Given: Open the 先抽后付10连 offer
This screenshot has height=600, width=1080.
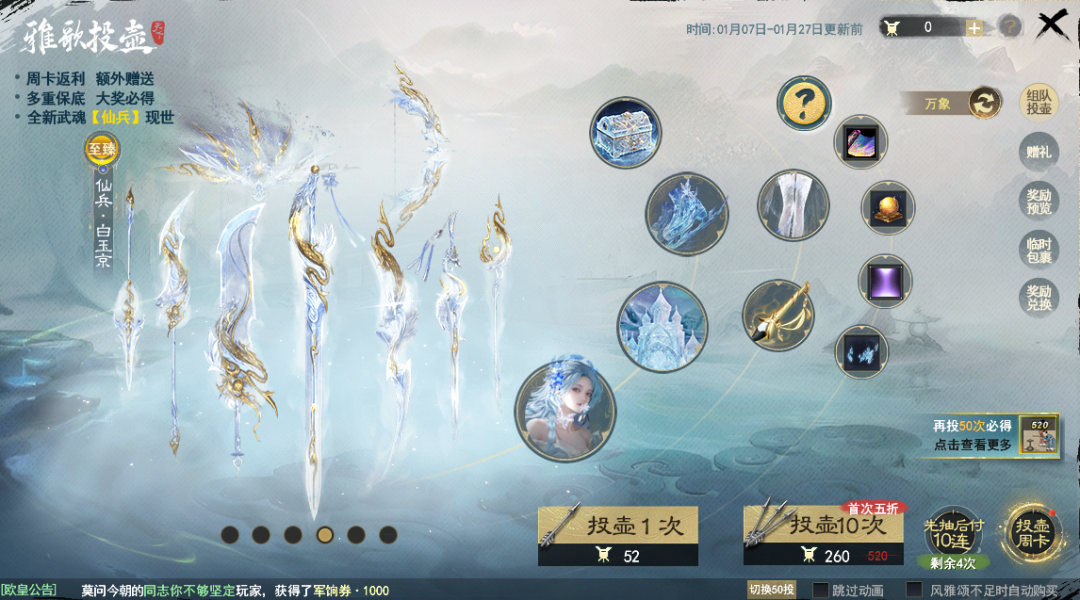Looking at the screenshot, I should pyautogui.click(x=949, y=532).
